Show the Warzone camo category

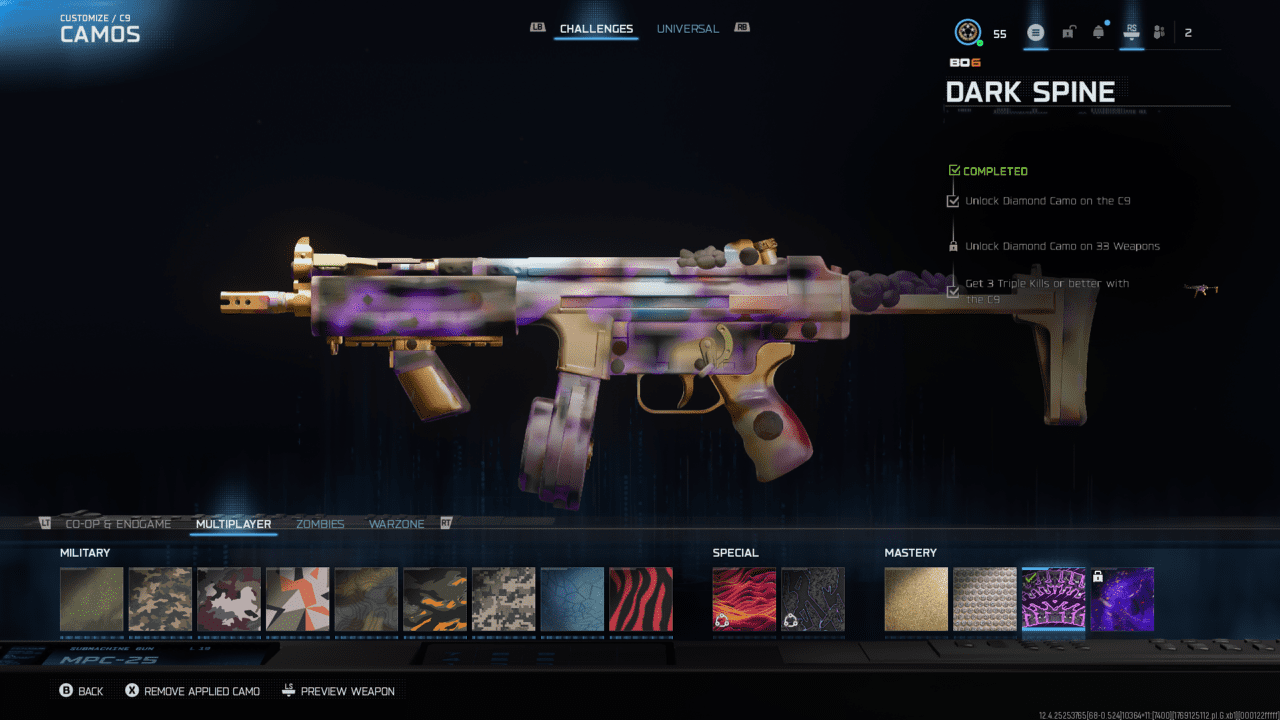[x=396, y=524]
